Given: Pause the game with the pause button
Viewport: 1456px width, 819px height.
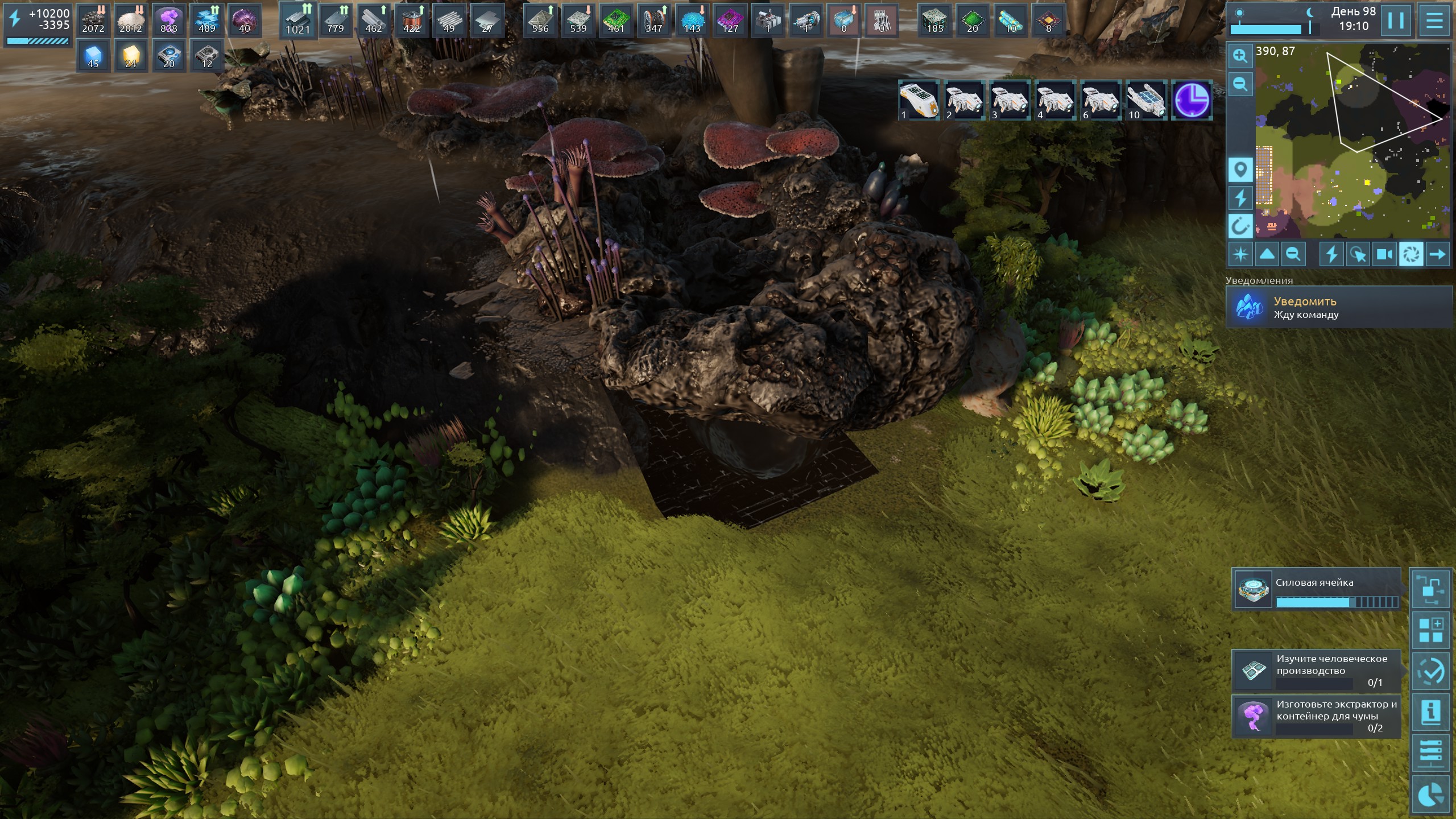Looking at the screenshot, I should [1396, 21].
